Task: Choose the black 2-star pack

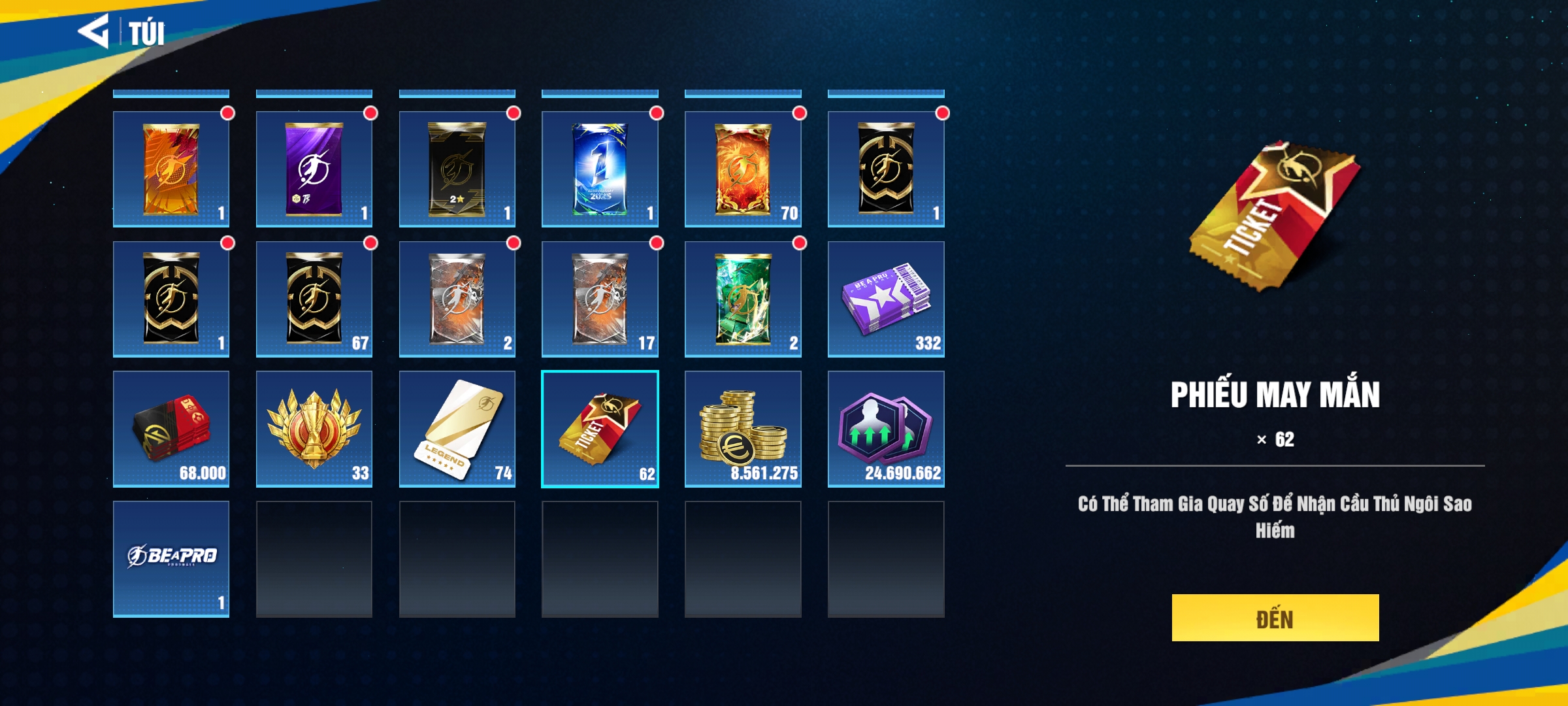Action: tap(457, 169)
